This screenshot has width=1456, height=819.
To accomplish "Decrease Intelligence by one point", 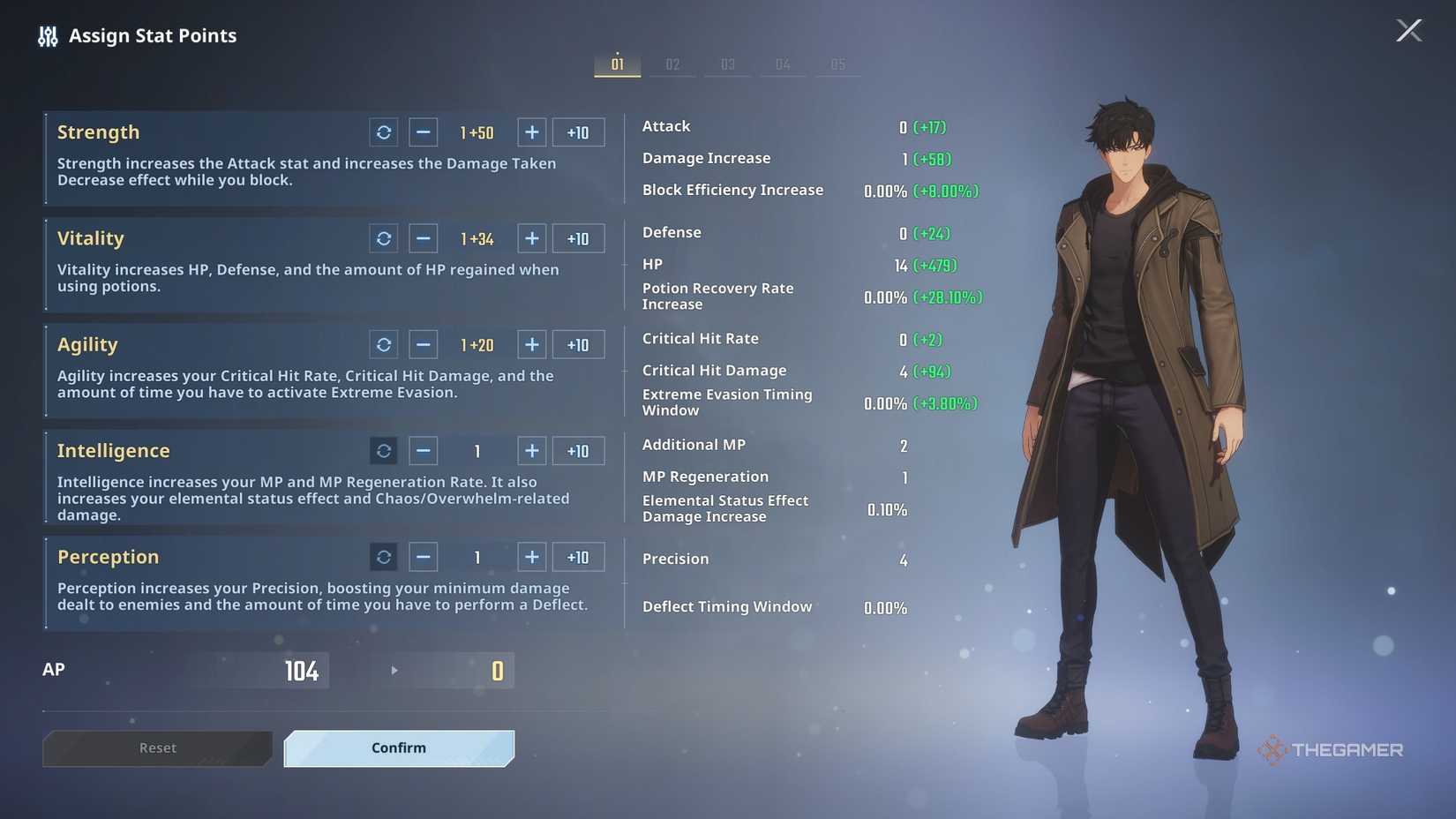I will pyautogui.click(x=423, y=450).
